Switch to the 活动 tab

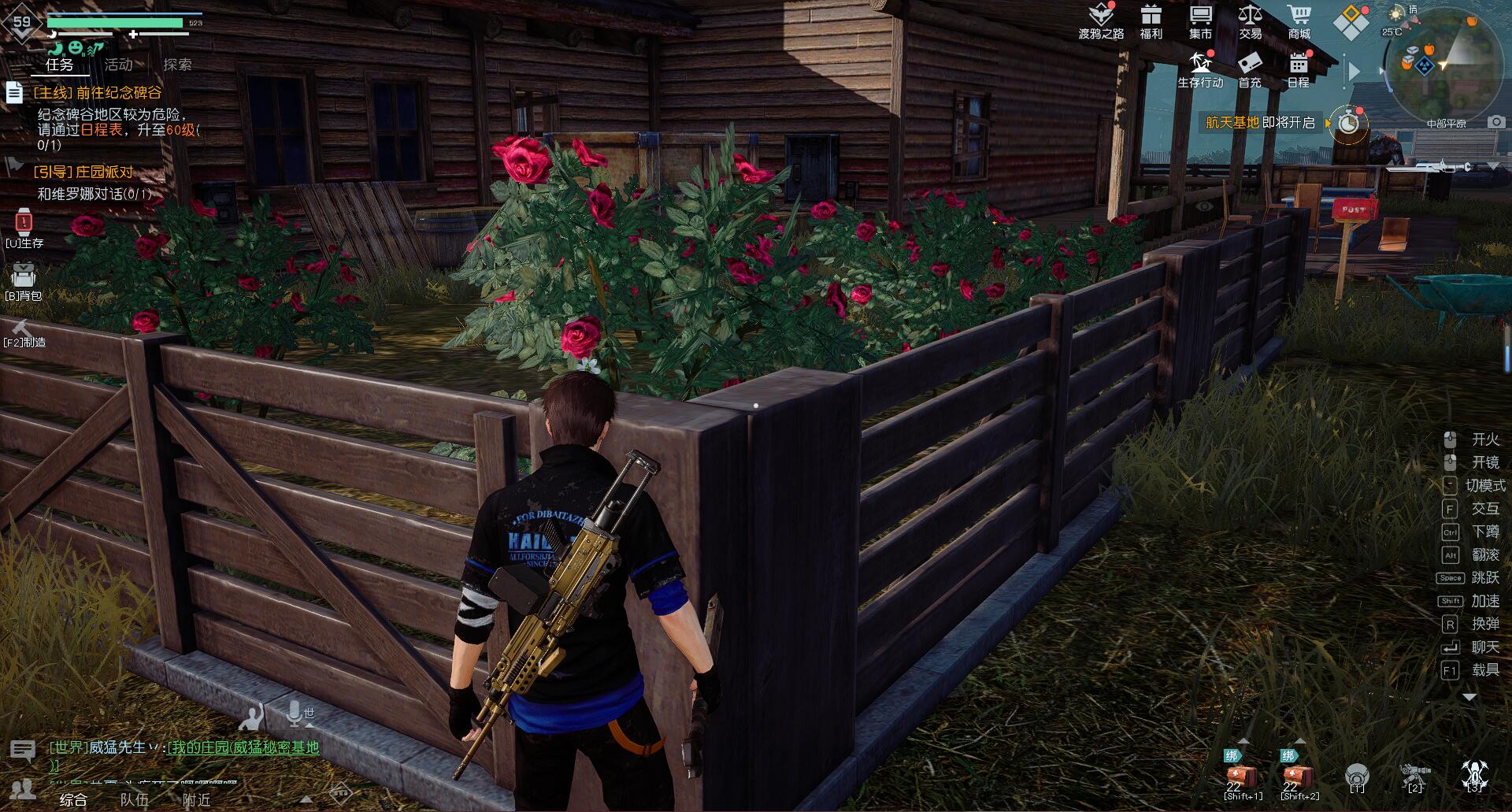click(119, 65)
